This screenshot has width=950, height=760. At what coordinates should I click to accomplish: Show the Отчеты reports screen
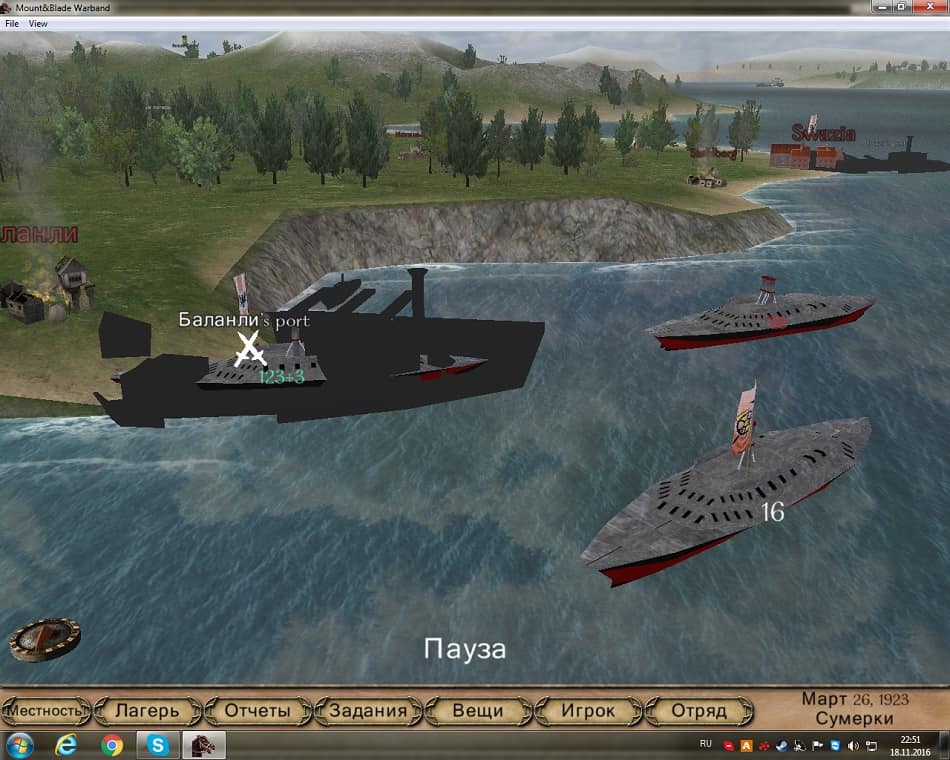click(257, 711)
